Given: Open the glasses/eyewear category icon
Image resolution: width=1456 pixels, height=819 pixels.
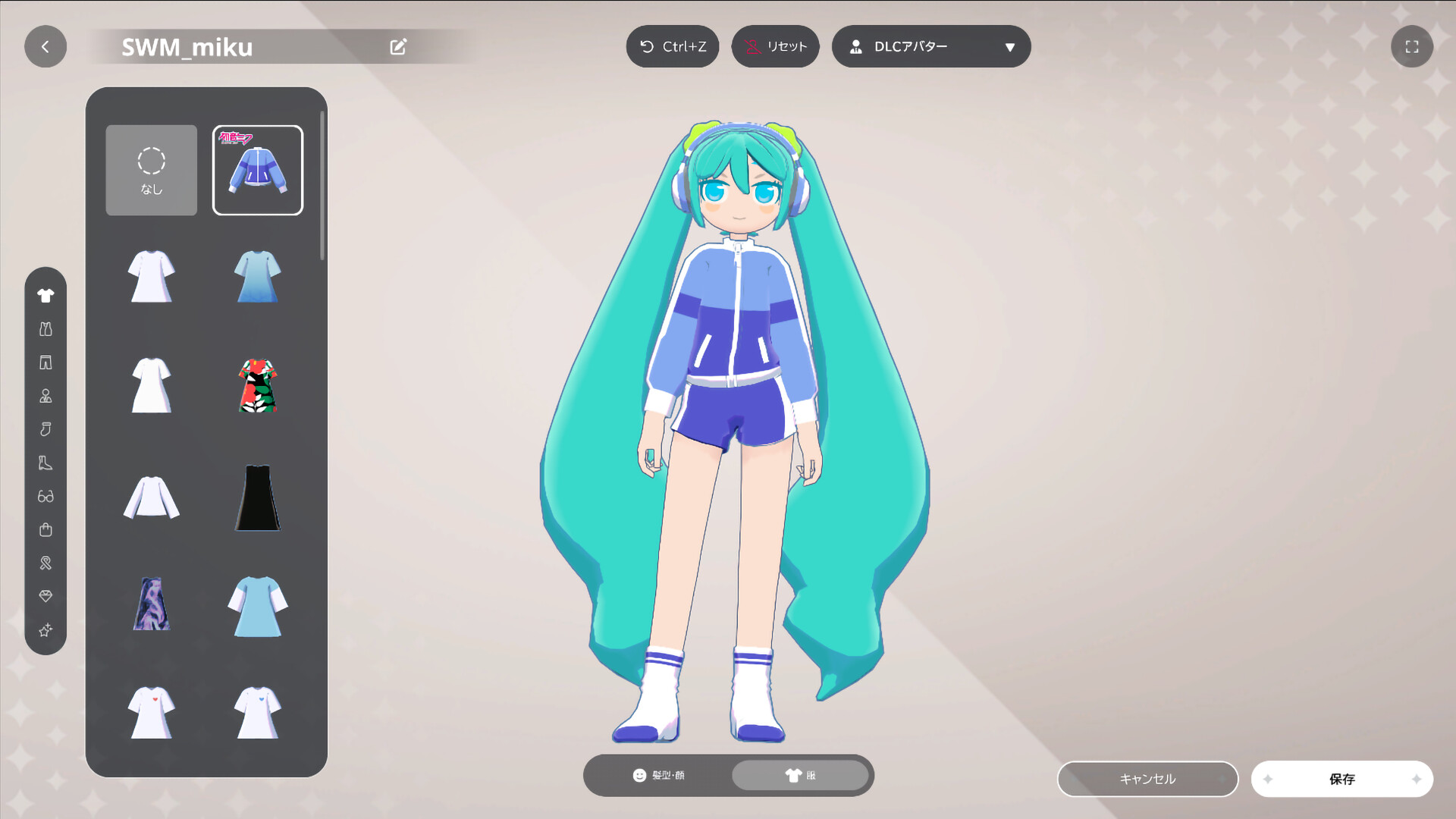Looking at the screenshot, I should 45,496.
